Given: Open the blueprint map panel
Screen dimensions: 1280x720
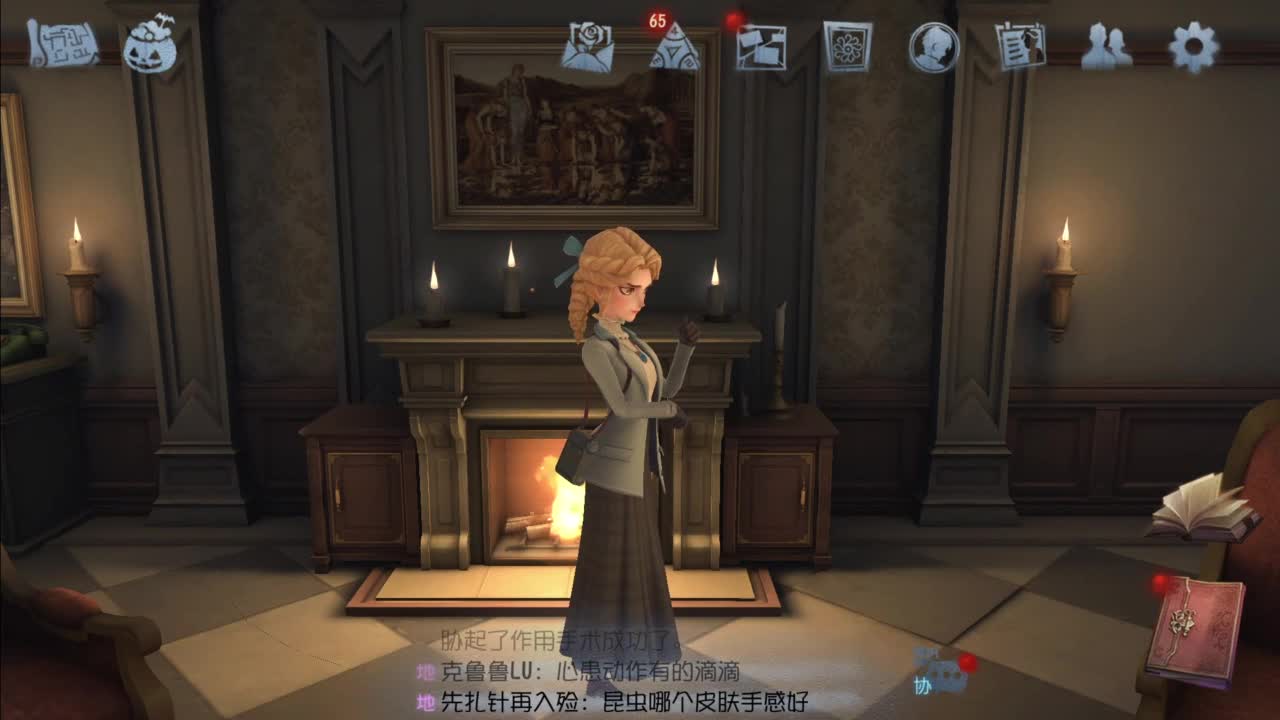Looking at the screenshot, I should tap(60, 45).
